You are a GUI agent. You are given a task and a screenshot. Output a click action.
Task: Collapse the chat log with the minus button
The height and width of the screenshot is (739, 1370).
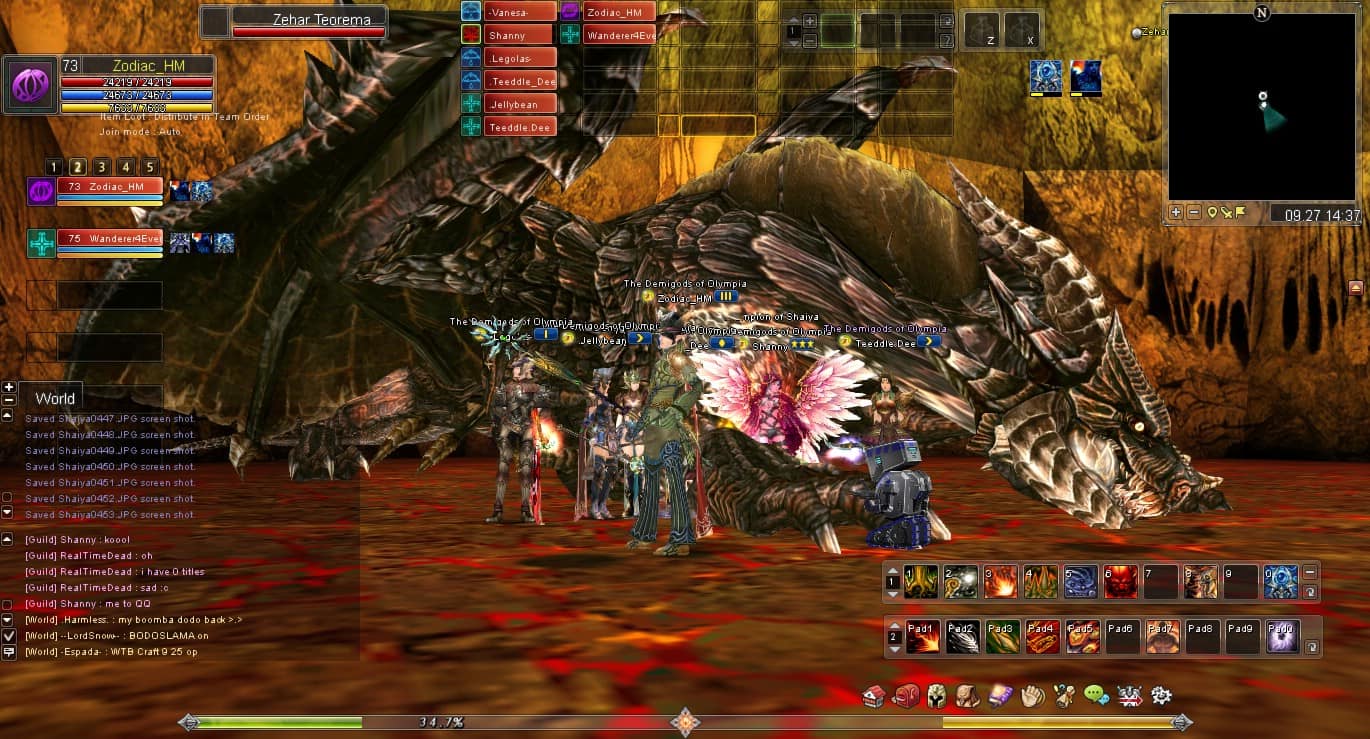coord(9,399)
